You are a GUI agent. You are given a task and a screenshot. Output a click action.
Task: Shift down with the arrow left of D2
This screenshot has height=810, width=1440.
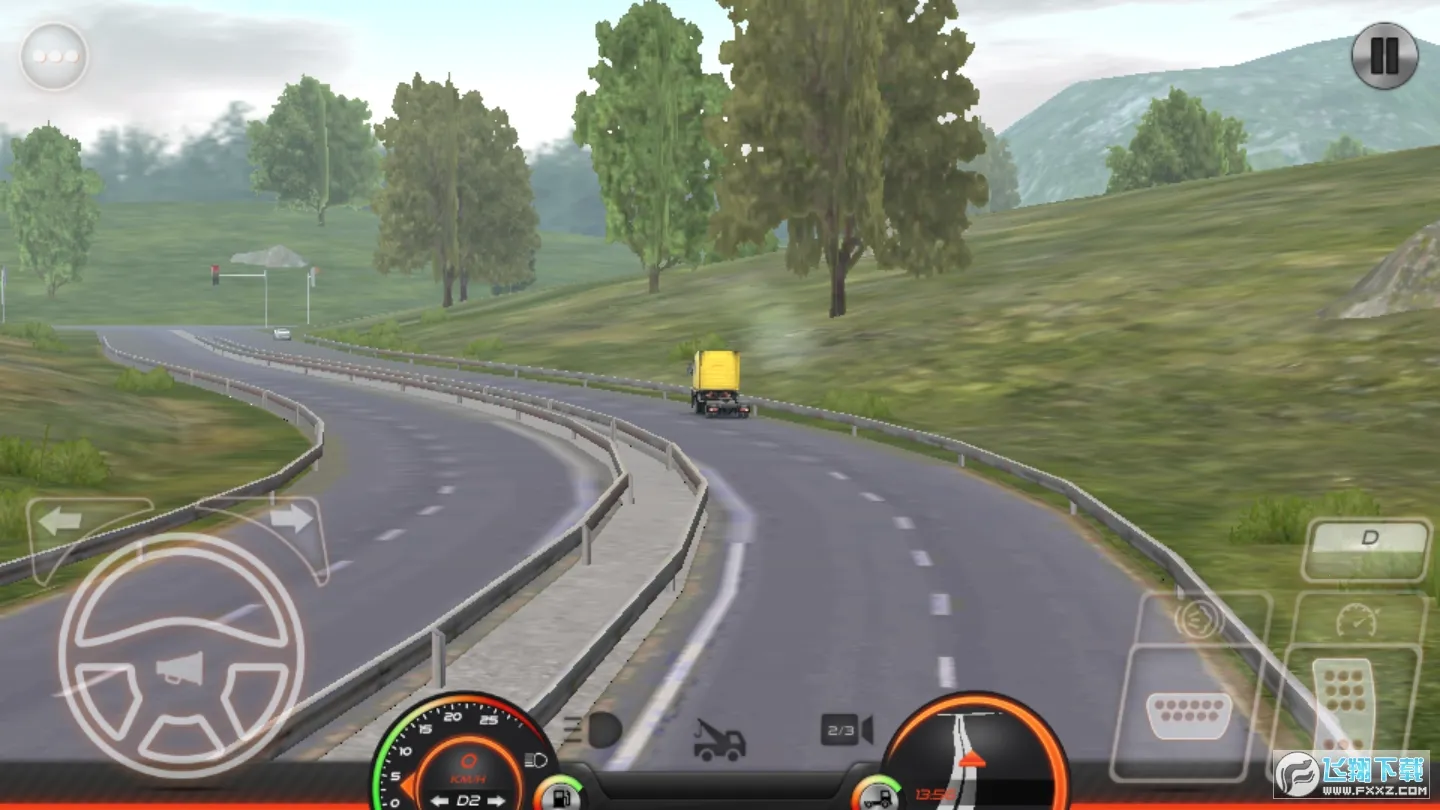click(439, 800)
